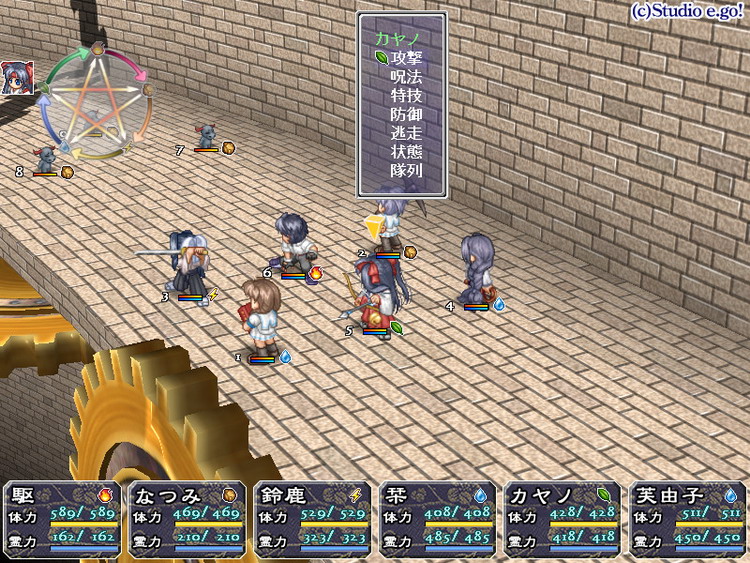This screenshot has width=750, height=563.
Task: Choose the 攻撃 attack command
Action: coord(406,58)
